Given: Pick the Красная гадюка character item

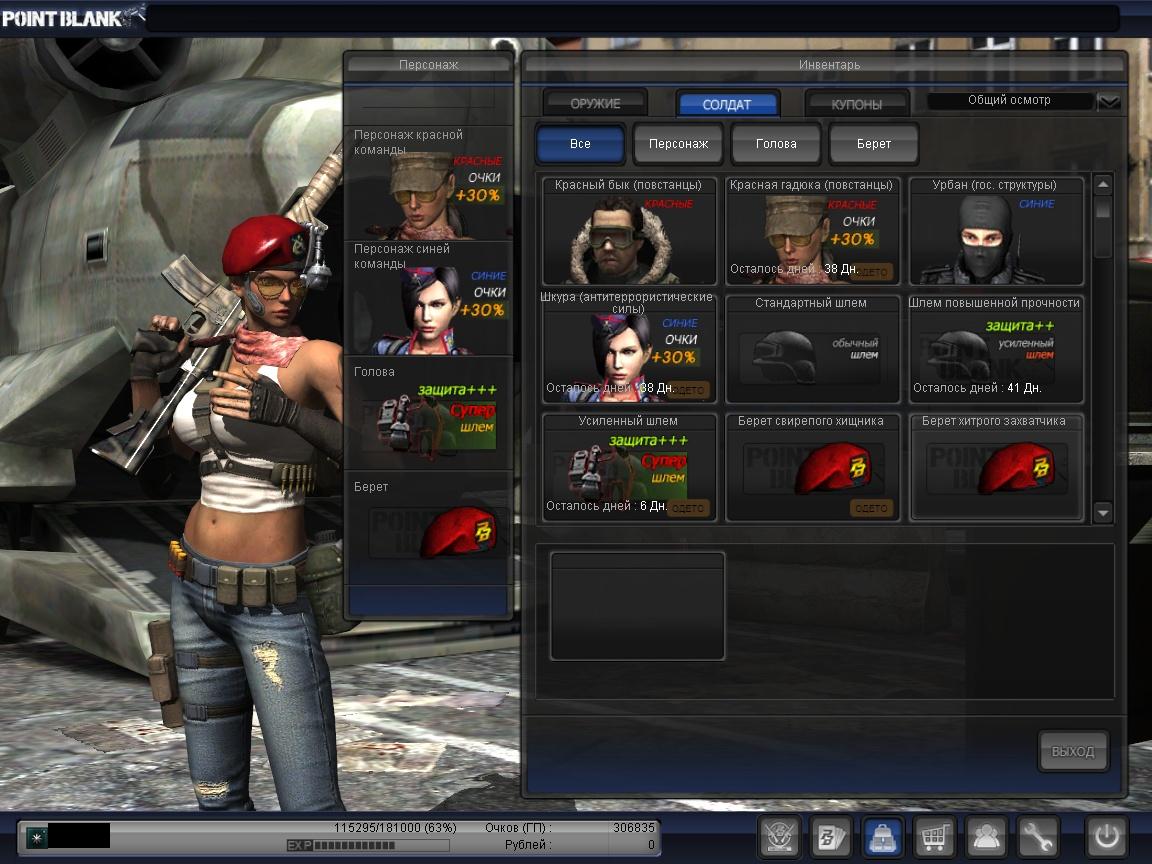Looking at the screenshot, I should point(813,232).
